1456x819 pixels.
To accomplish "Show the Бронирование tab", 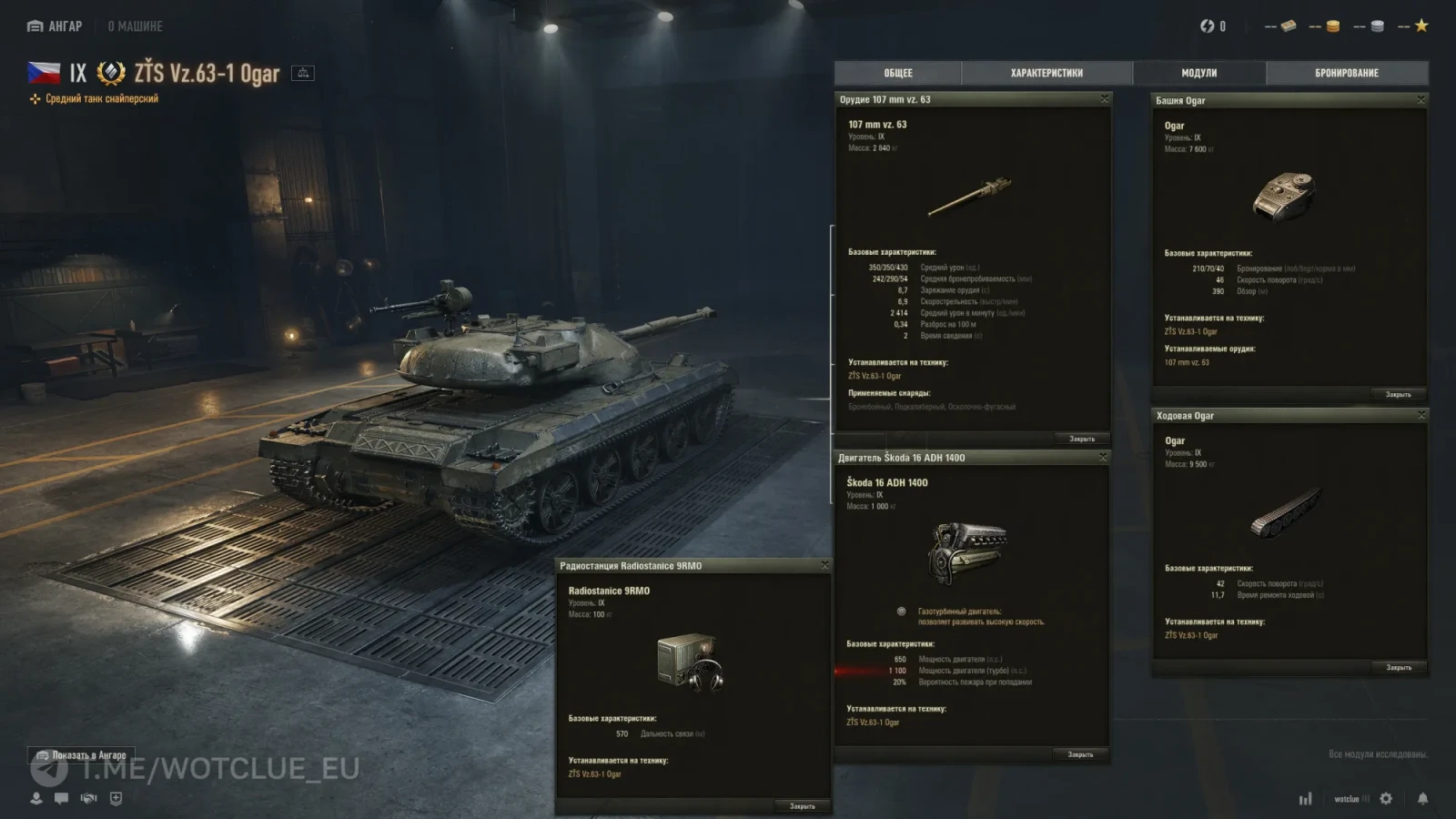I will coord(1346,73).
